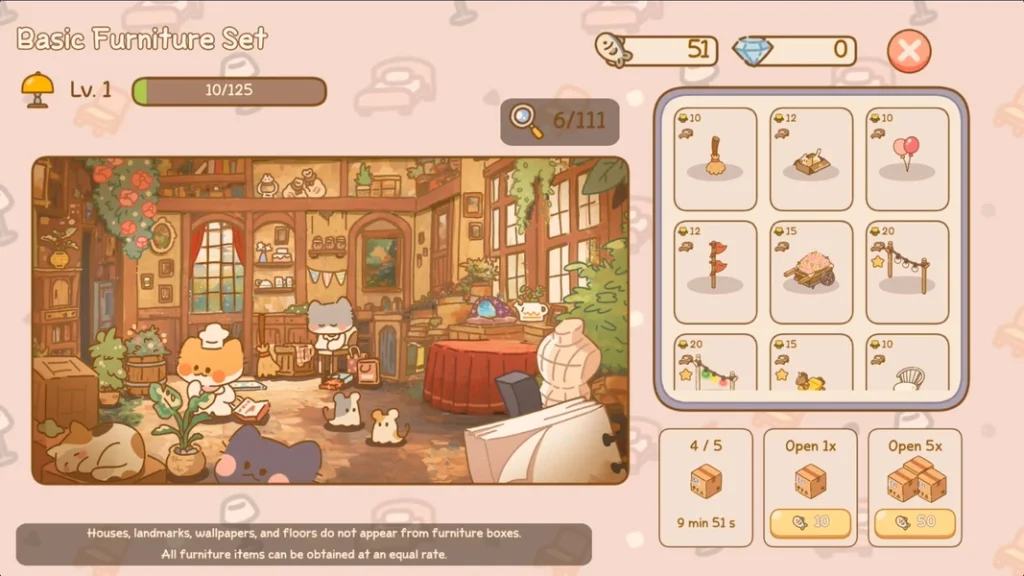Claim the free 4/5 timed box

tap(706, 488)
